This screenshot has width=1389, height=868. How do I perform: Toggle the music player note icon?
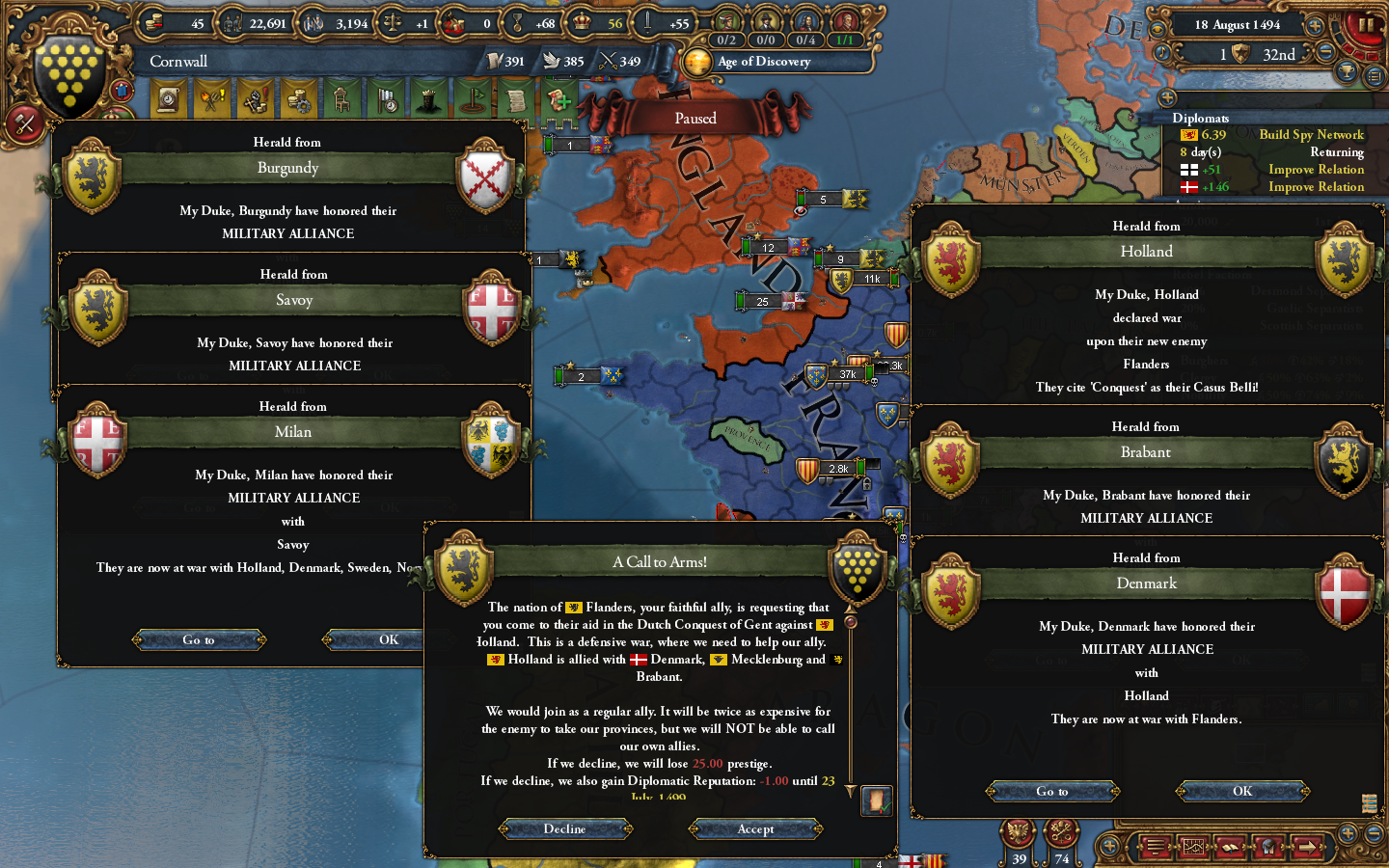click(x=1161, y=52)
